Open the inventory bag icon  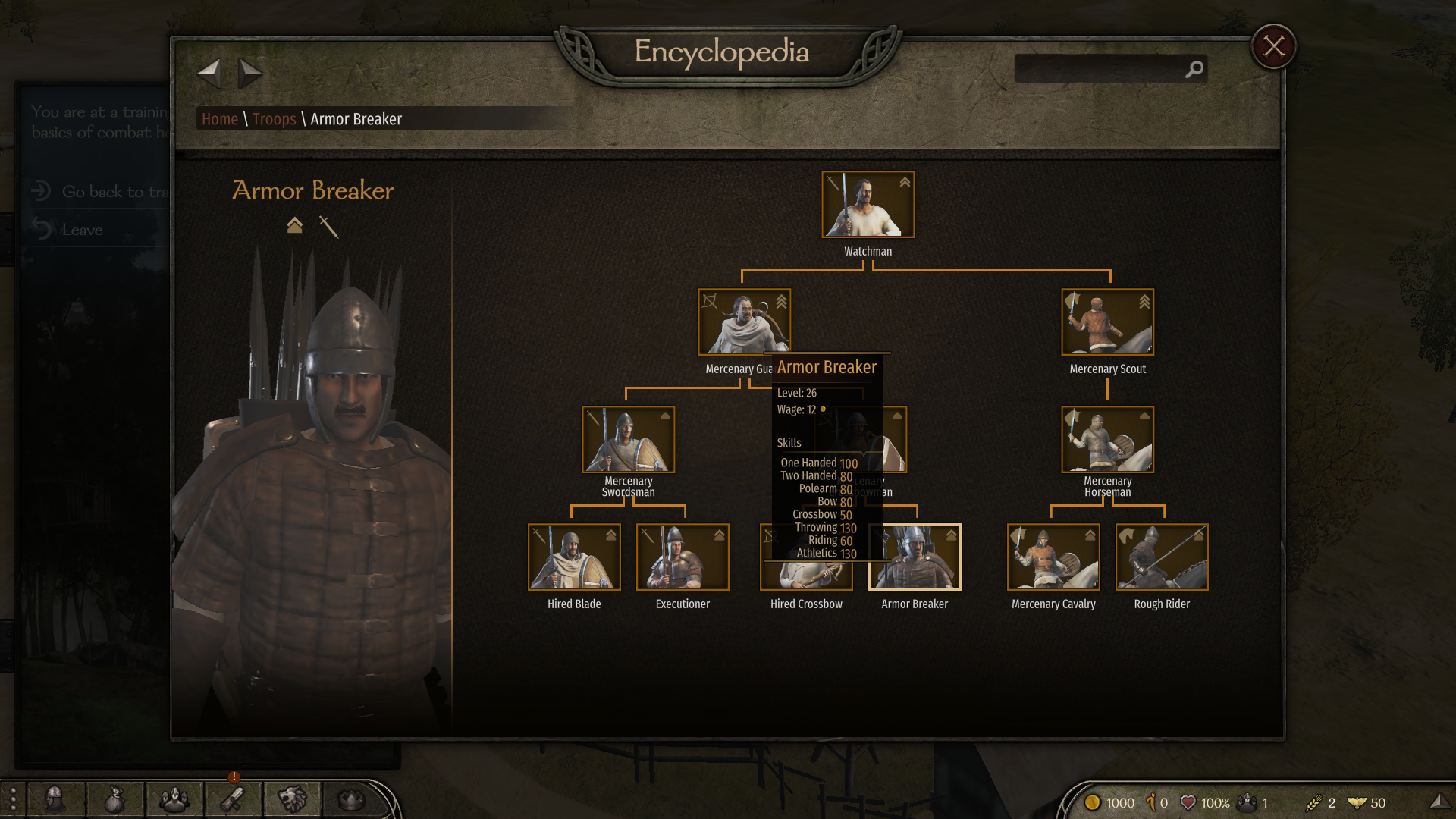(114, 799)
